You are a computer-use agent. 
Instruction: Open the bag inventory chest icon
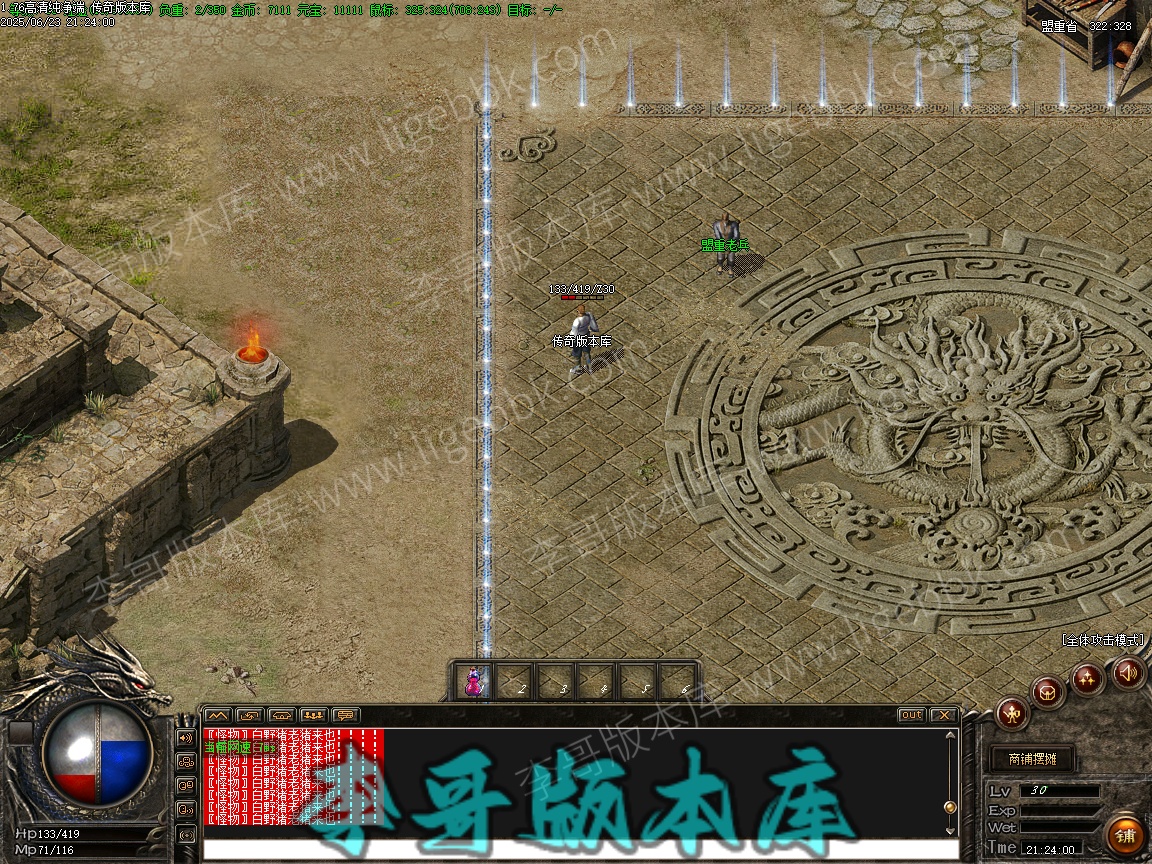click(1048, 691)
